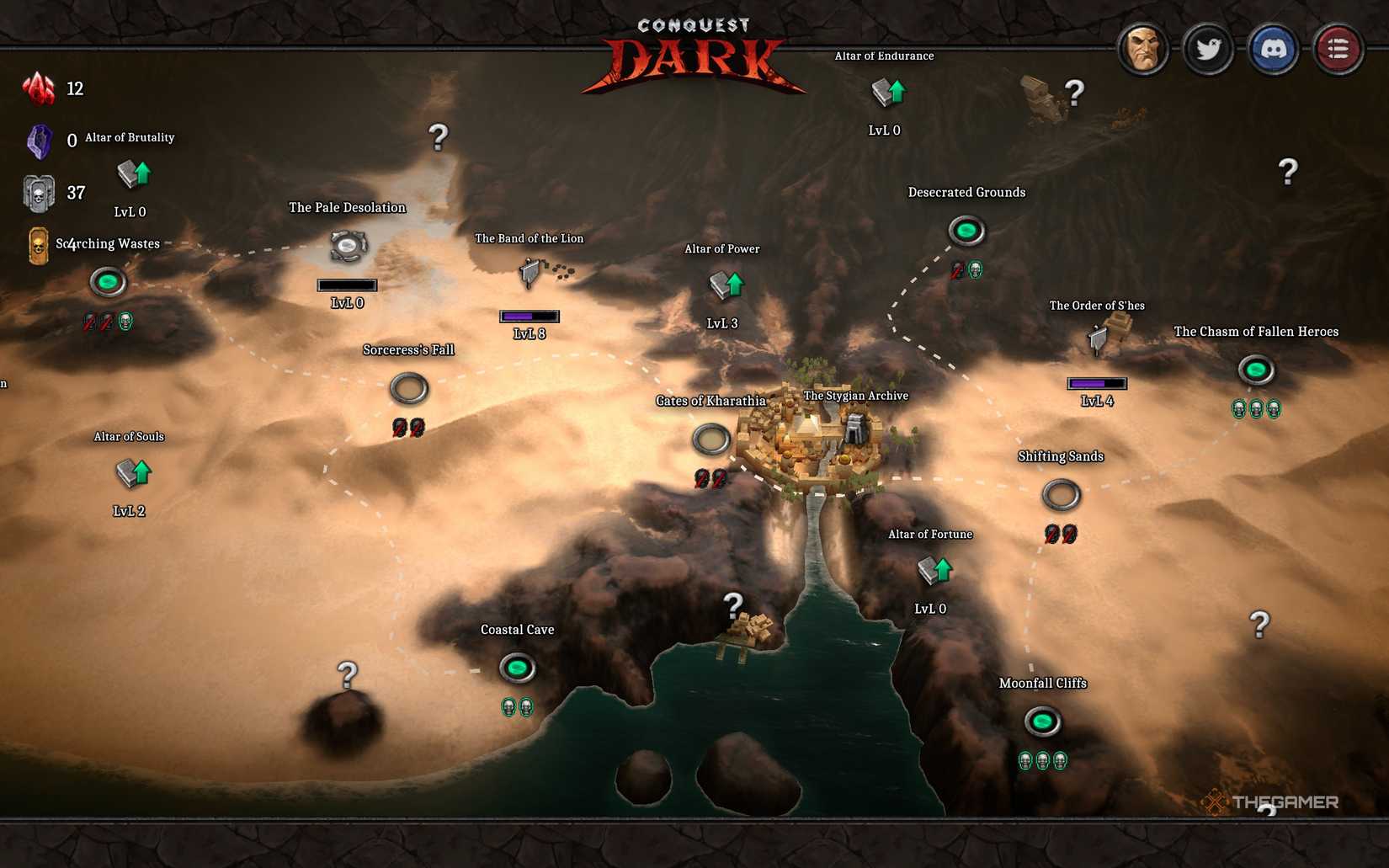The image size is (1389, 868).
Task: Click The Pale Desolation ring icon
Action: [347, 247]
